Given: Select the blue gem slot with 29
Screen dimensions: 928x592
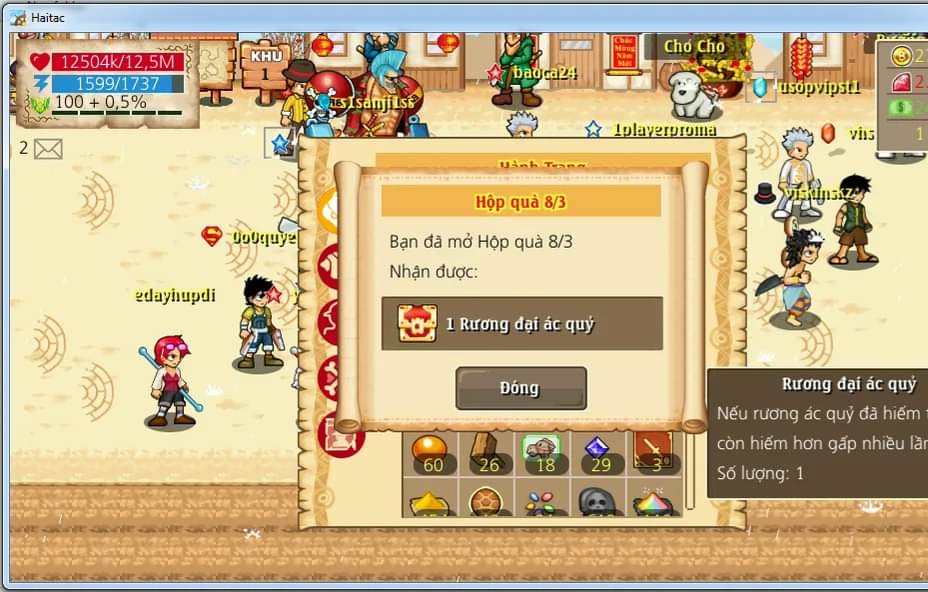Looking at the screenshot, I should [599, 451].
